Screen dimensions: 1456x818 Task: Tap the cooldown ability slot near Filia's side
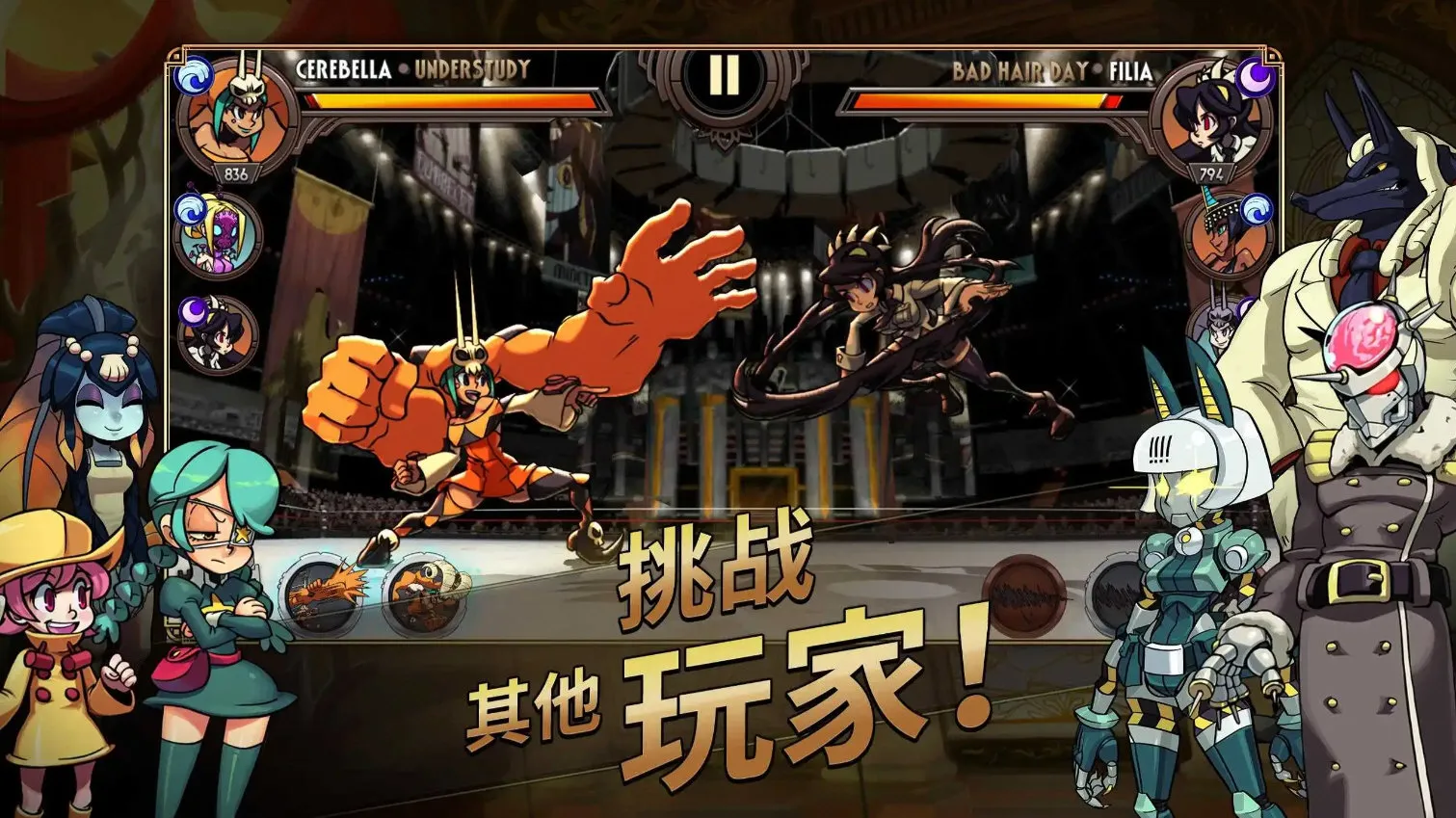(1024, 597)
